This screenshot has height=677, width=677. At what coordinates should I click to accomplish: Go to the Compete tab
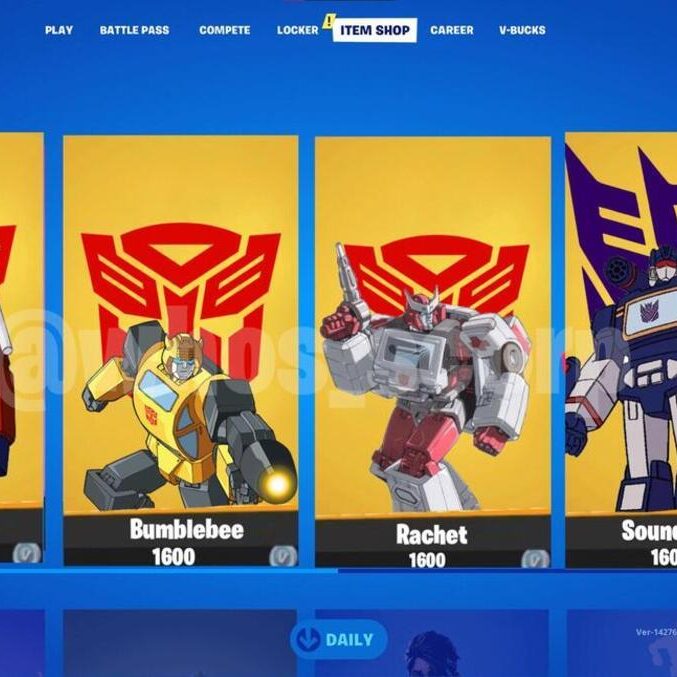(x=225, y=30)
